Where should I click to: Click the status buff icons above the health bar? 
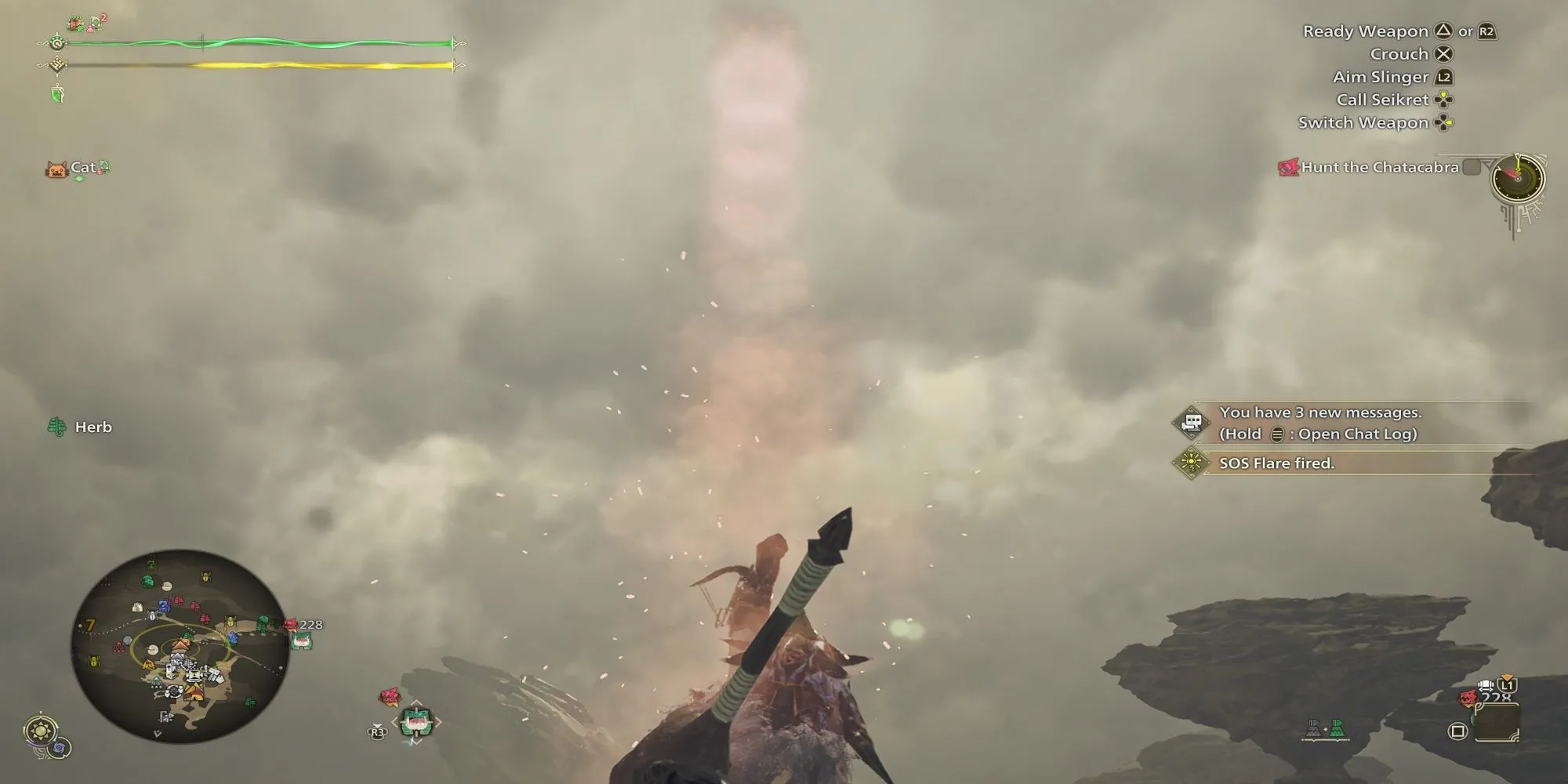click(x=87, y=24)
